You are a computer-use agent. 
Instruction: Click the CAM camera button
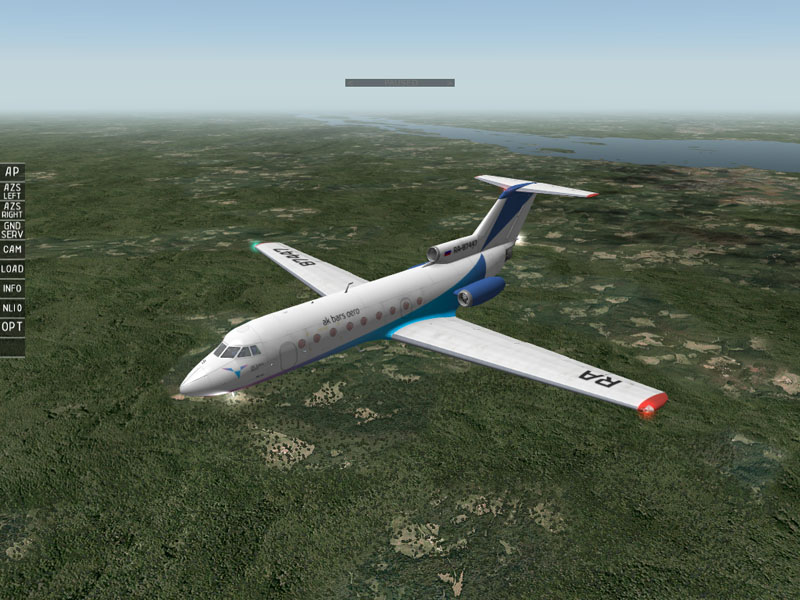[x=12, y=249]
